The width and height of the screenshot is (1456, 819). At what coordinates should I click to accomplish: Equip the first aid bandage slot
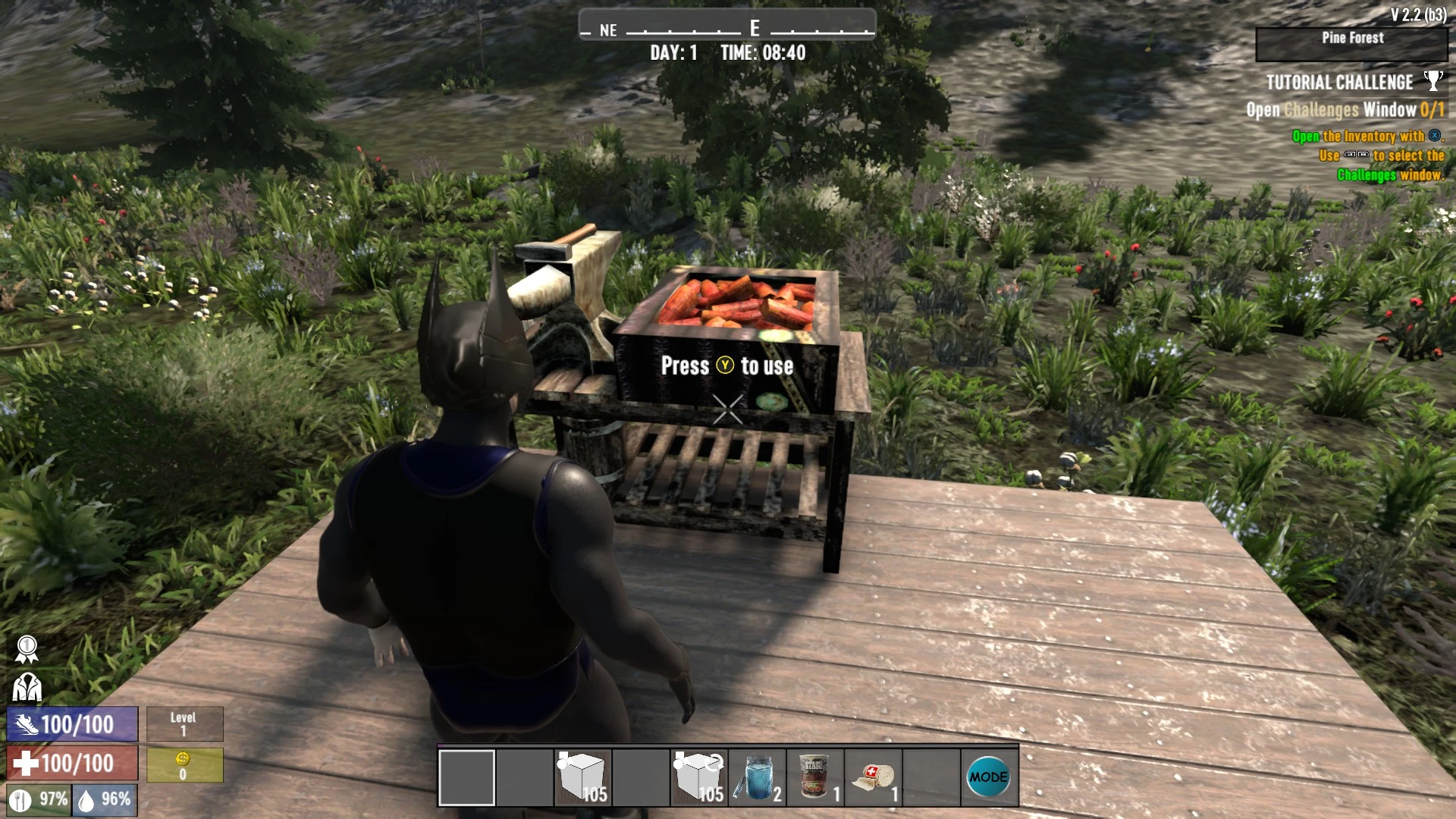(x=873, y=777)
